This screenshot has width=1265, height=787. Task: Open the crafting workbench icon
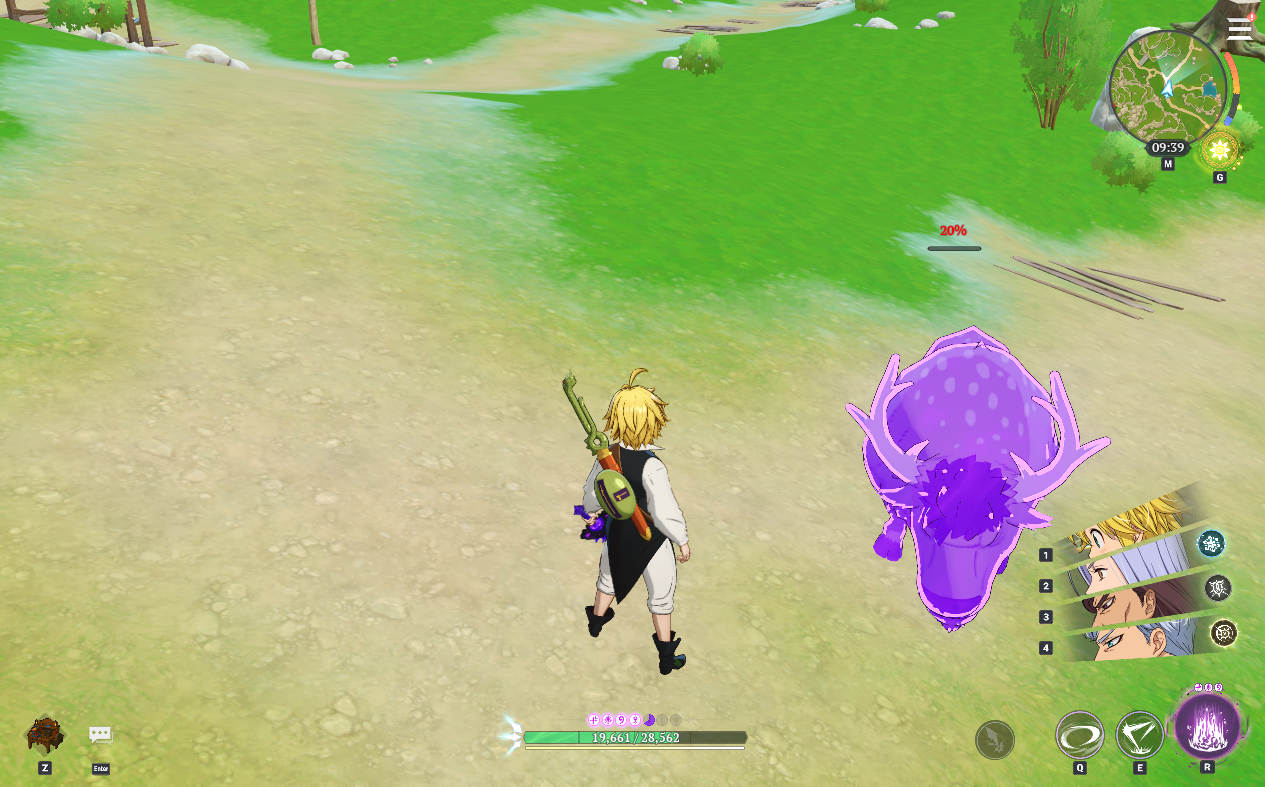coord(45,735)
